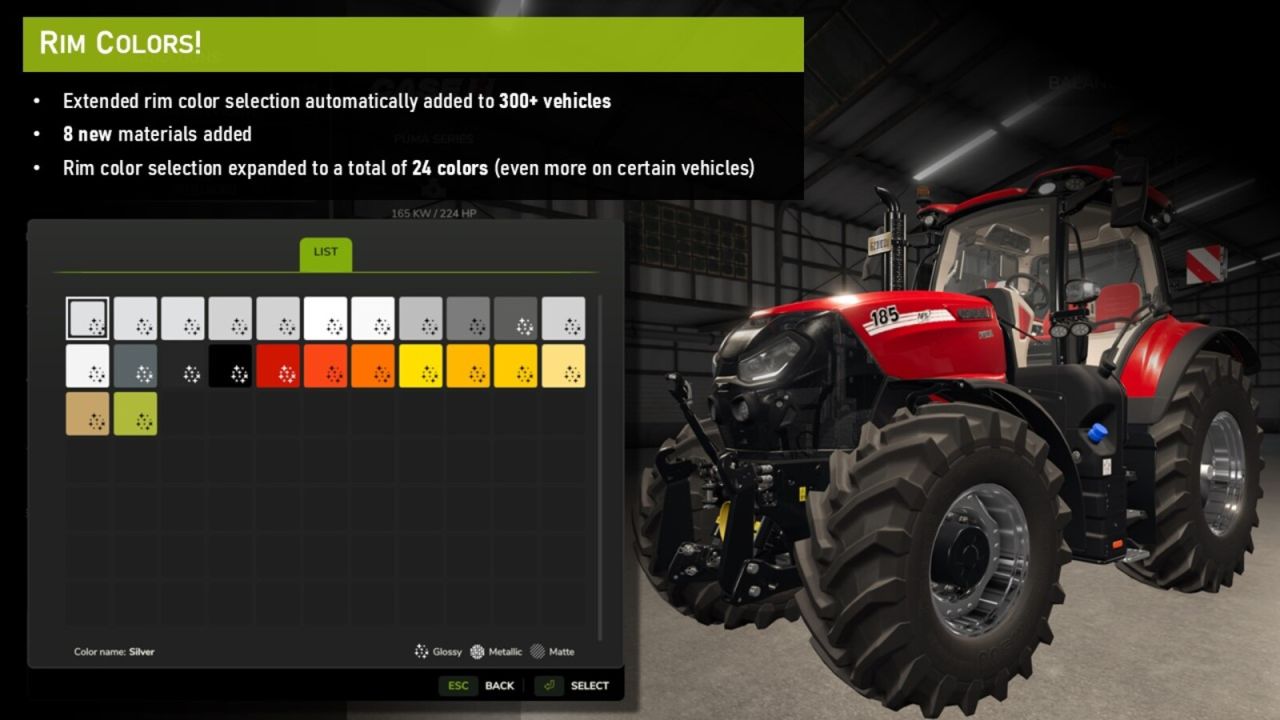Apply the deep red rim color
Image resolution: width=1280 pixels, height=720 pixels.
[278, 366]
